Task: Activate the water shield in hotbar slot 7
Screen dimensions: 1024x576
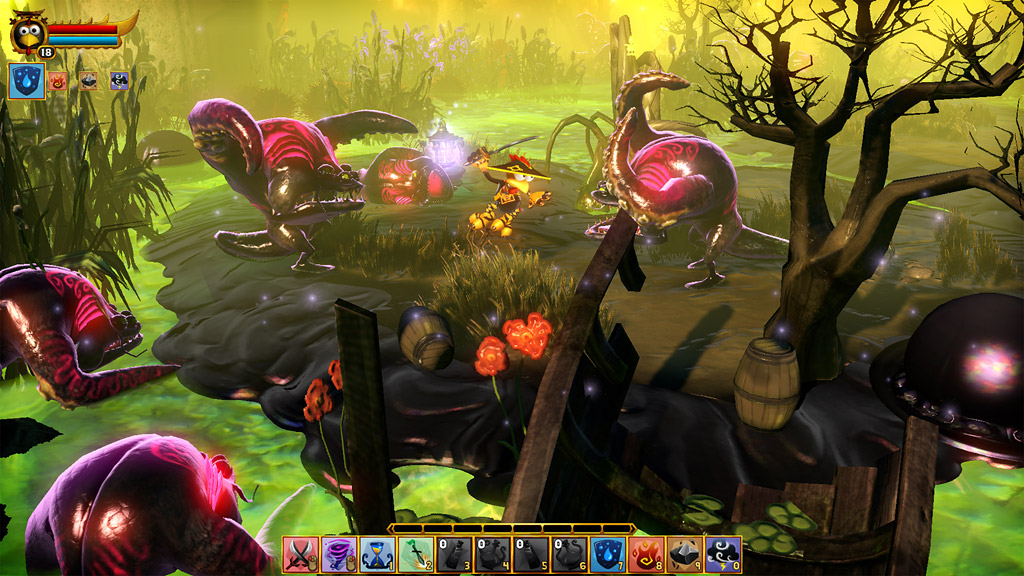Action: 608,553
